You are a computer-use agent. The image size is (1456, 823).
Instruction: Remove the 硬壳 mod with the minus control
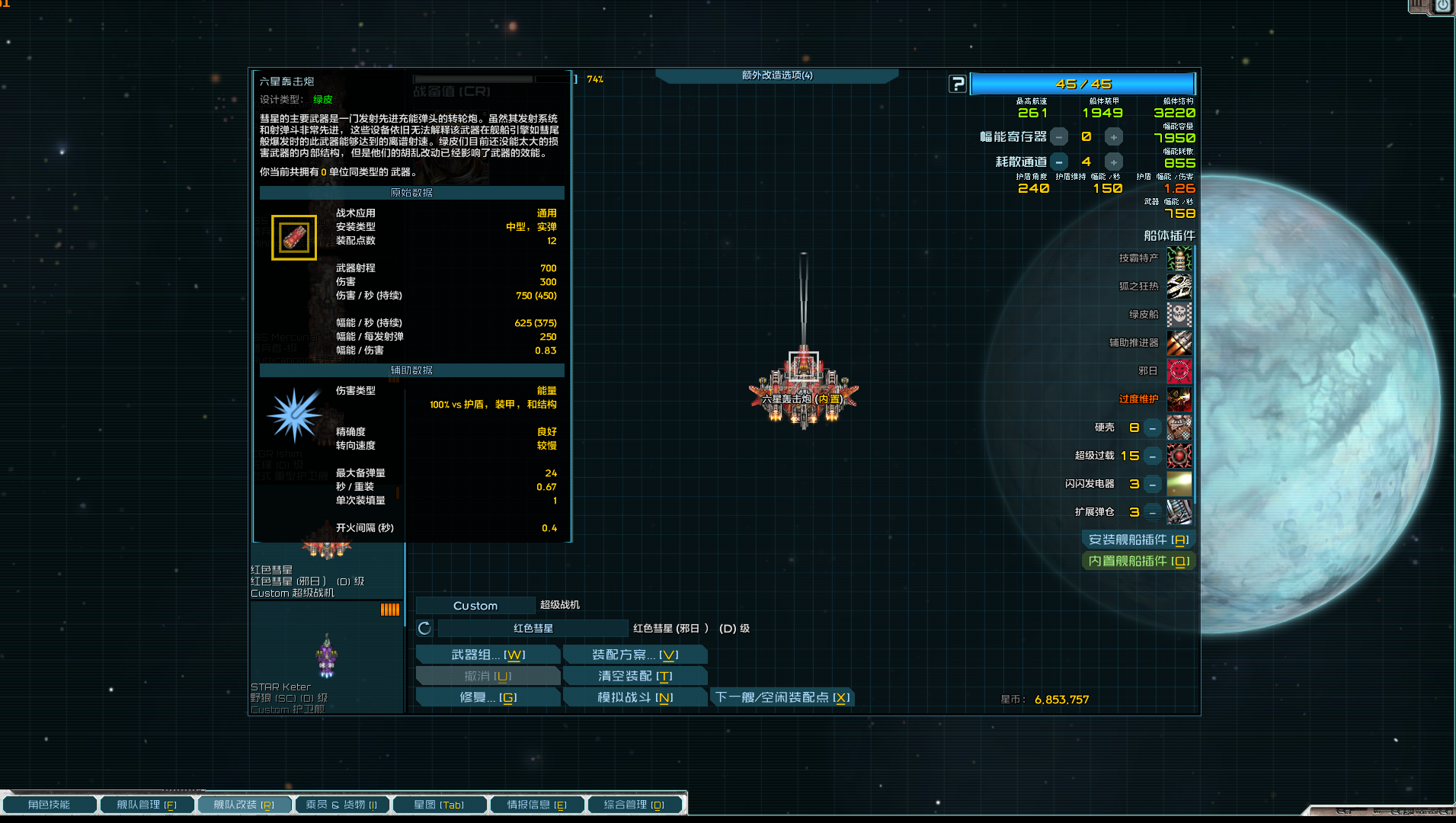(x=1152, y=428)
